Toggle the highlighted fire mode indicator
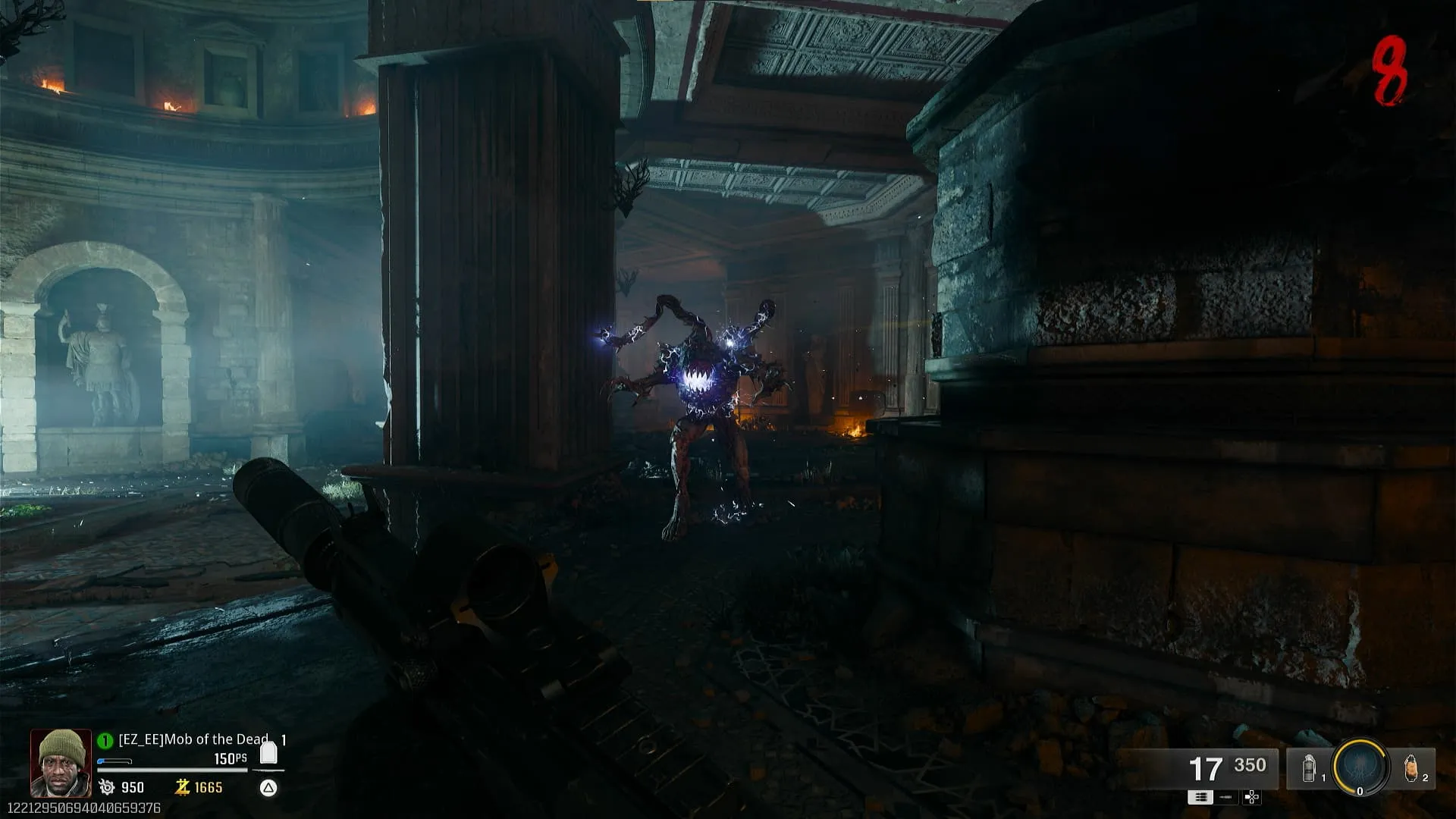Image resolution: width=1456 pixels, height=819 pixels. (x=1200, y=797)
